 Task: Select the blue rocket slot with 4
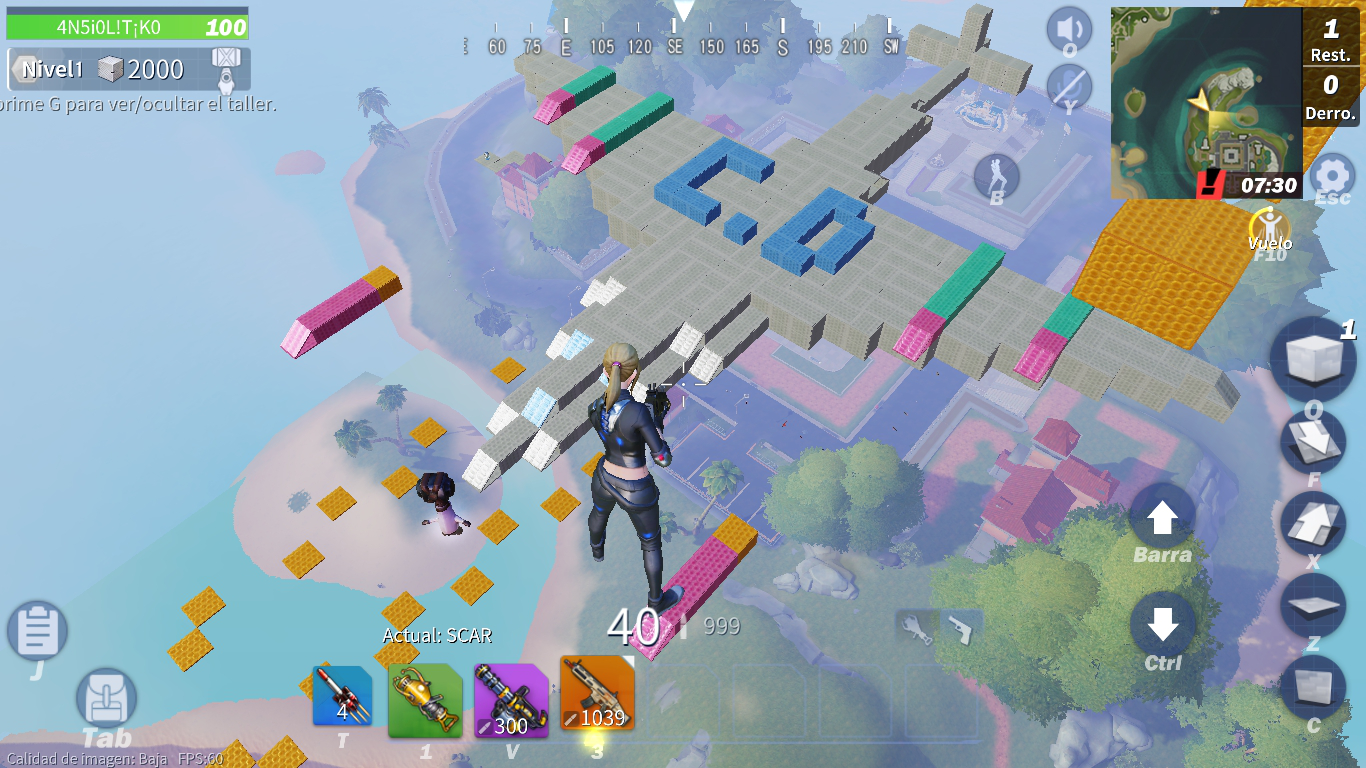pos(342,696)
